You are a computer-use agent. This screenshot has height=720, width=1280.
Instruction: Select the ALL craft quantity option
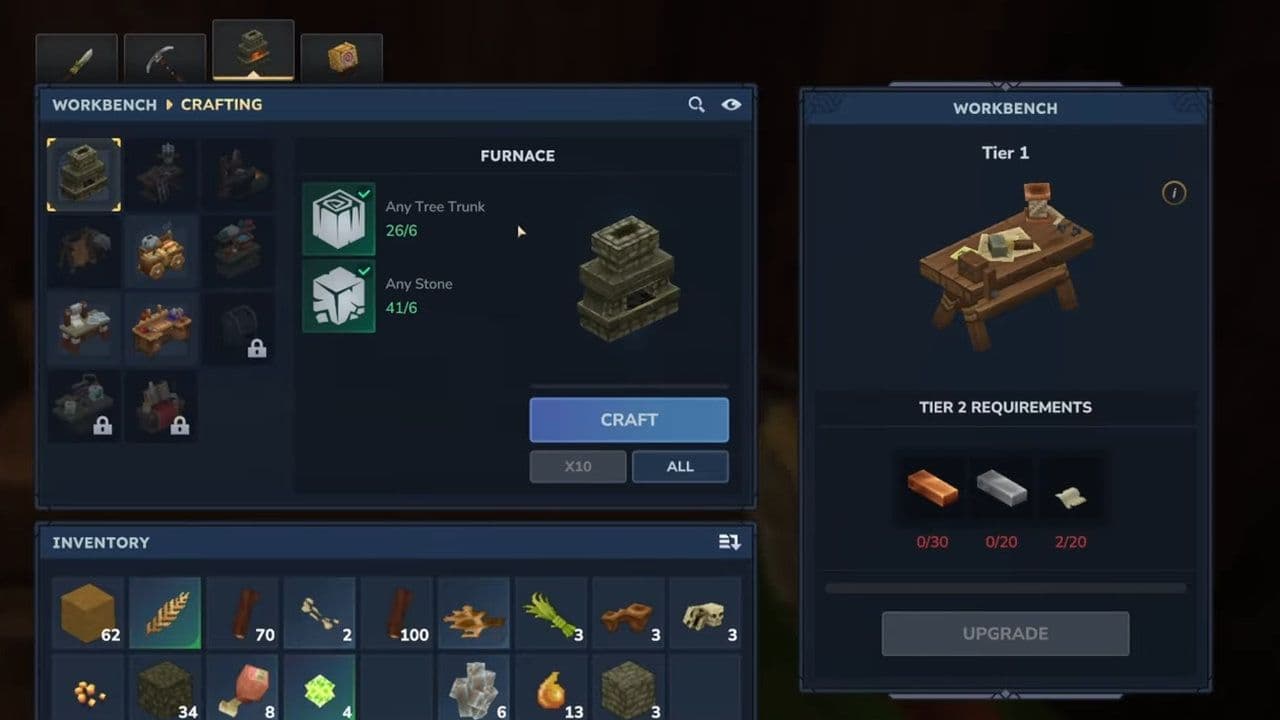[680, 466]
